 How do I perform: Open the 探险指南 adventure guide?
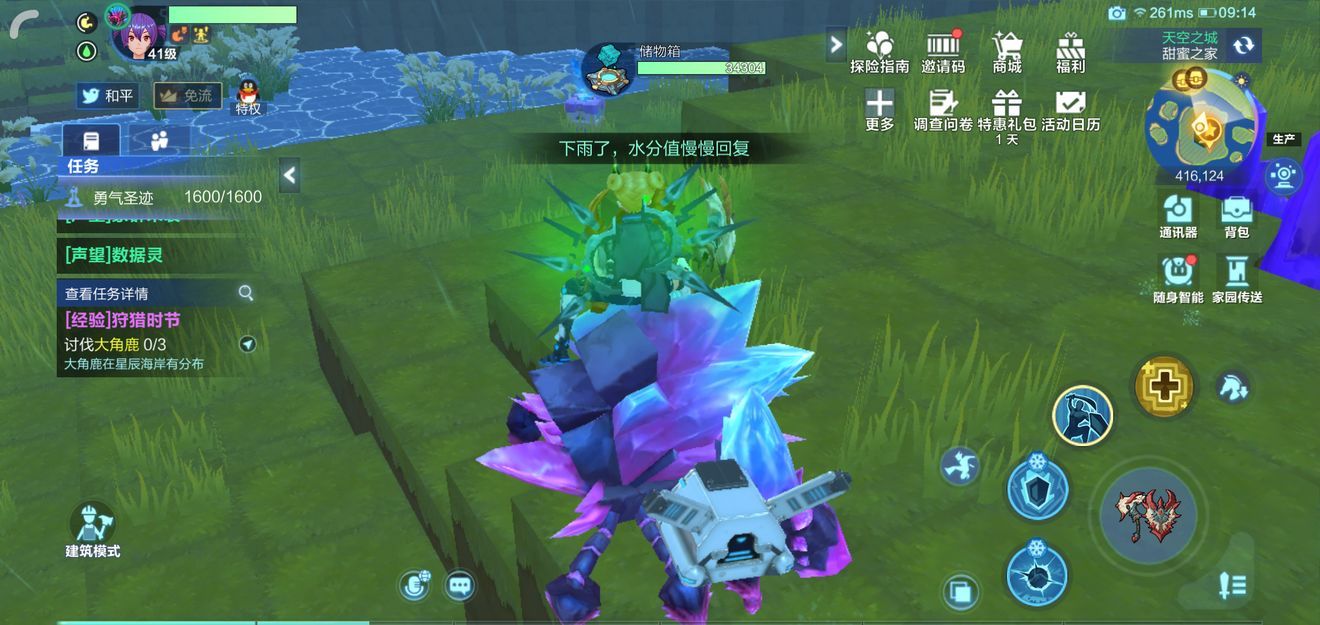879,50
